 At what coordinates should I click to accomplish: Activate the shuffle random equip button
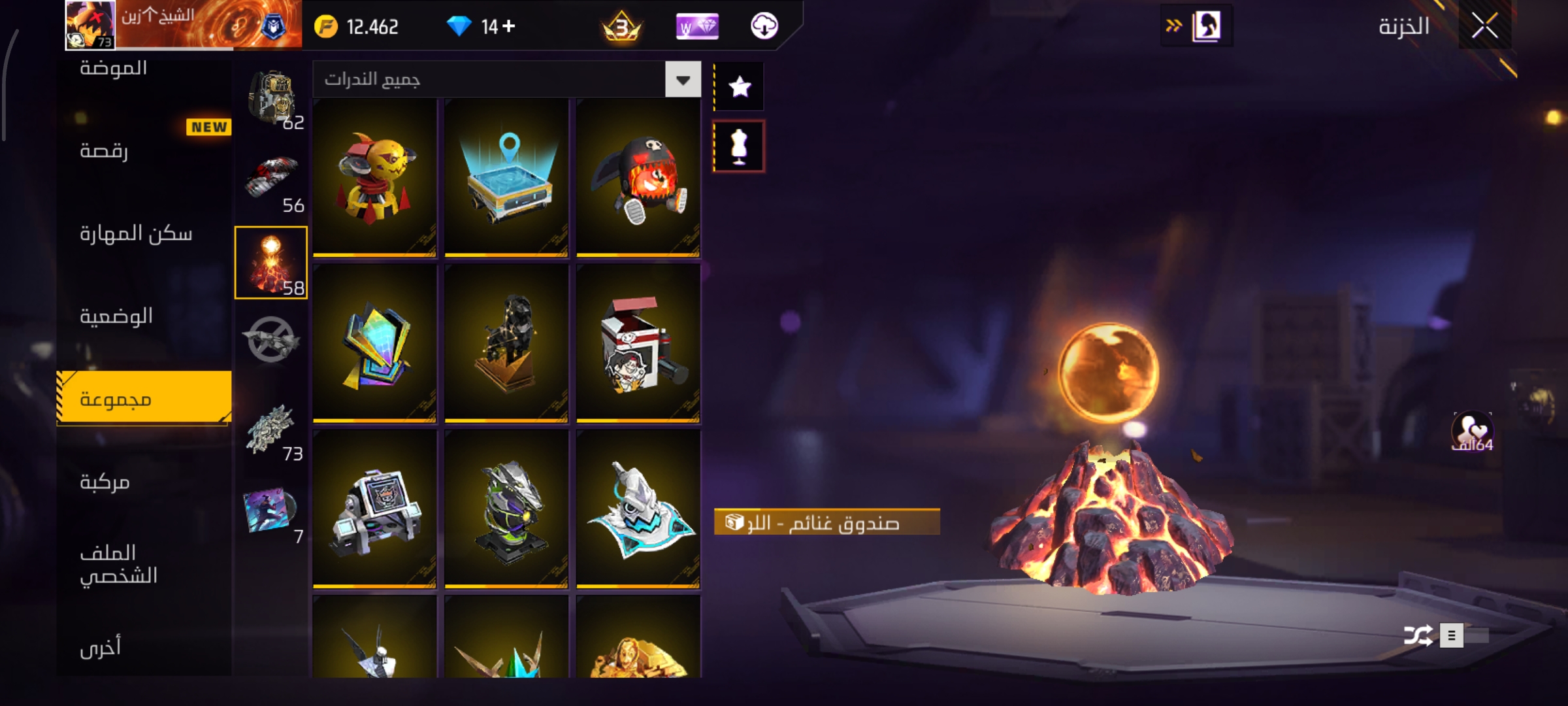tap(1418, 635)
